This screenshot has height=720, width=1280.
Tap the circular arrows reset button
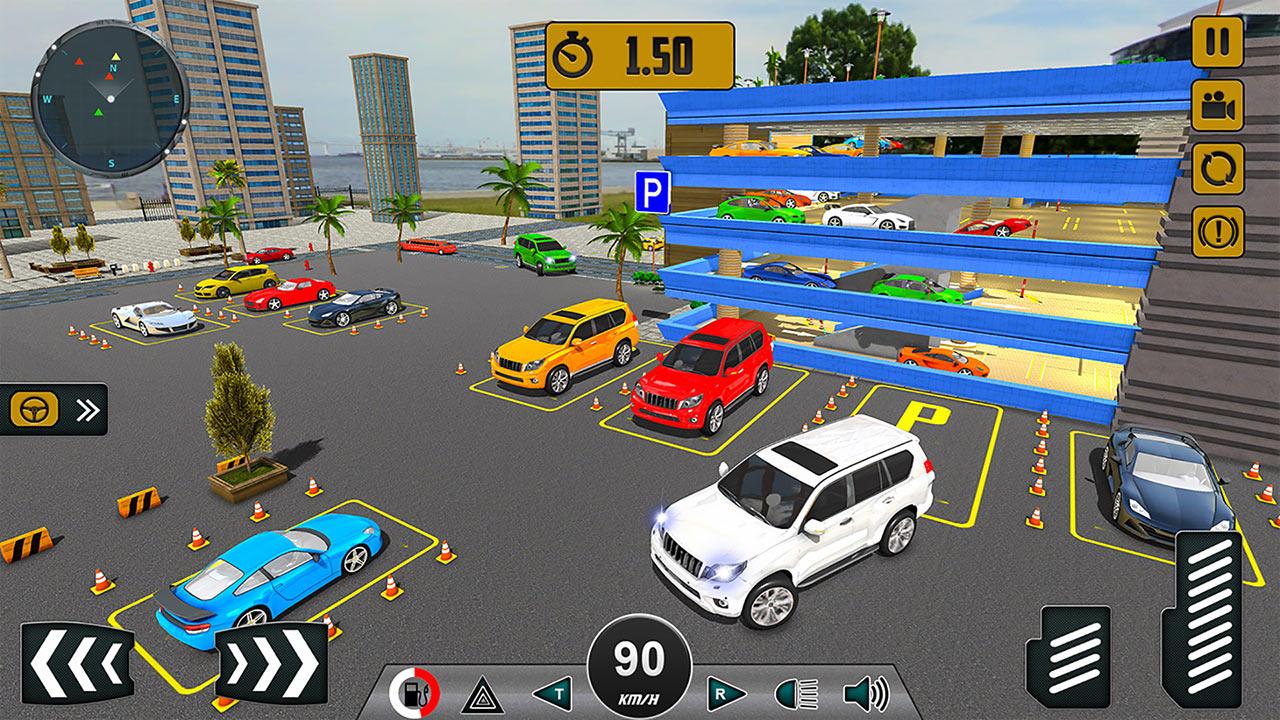click(x=1218, y=168)
